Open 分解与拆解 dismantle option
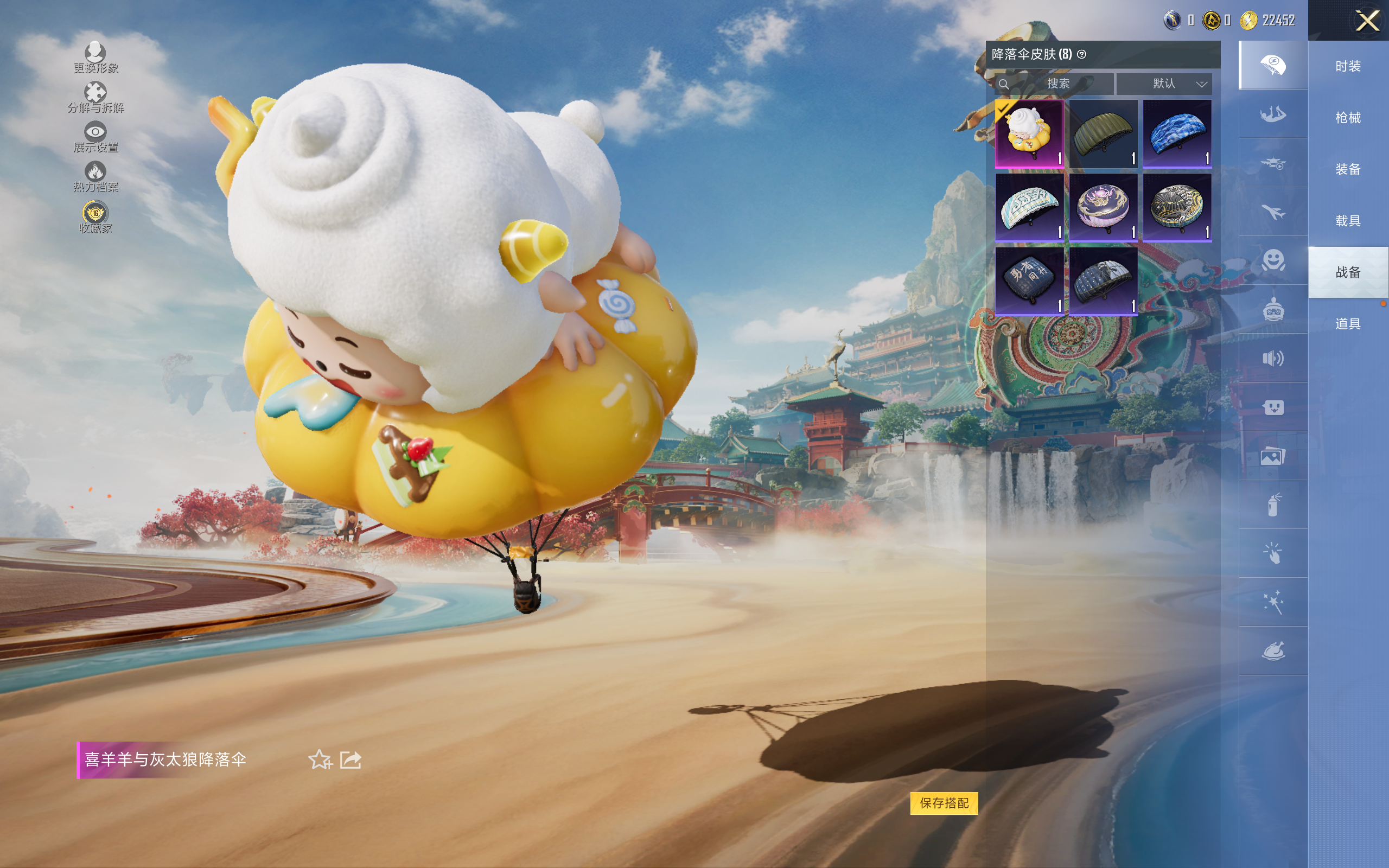 click(95, 97)
